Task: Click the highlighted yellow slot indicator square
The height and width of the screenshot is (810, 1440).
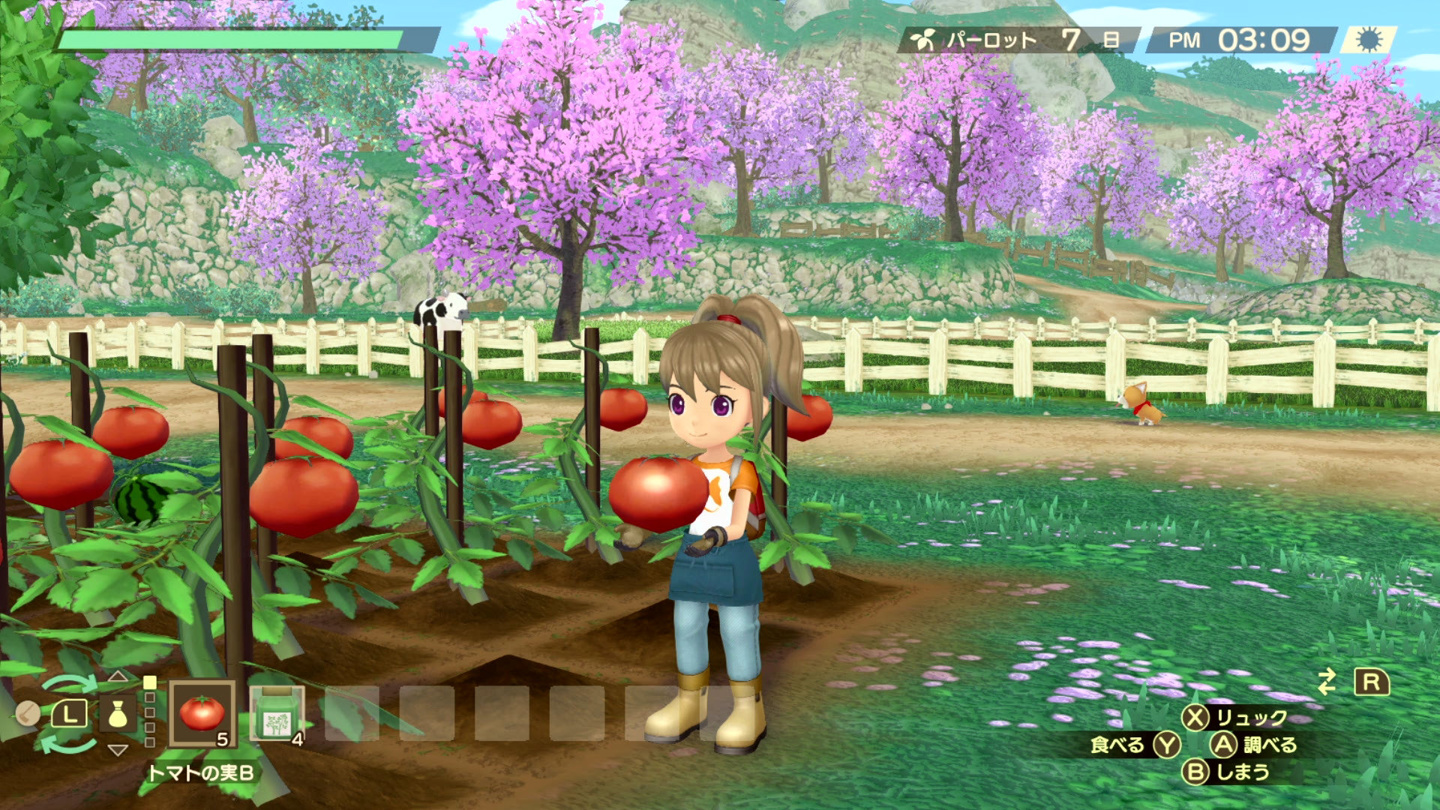Action: [x=149, y=683]
